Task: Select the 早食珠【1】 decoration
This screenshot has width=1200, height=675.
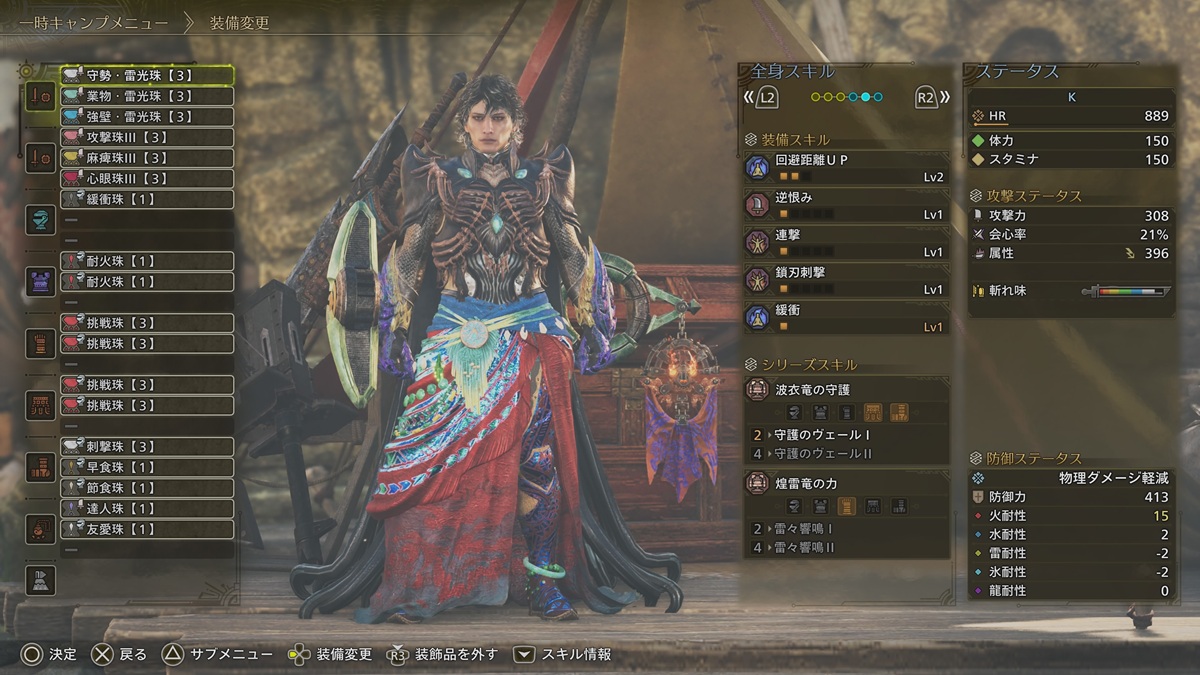Action: click(x=147, y=467)
